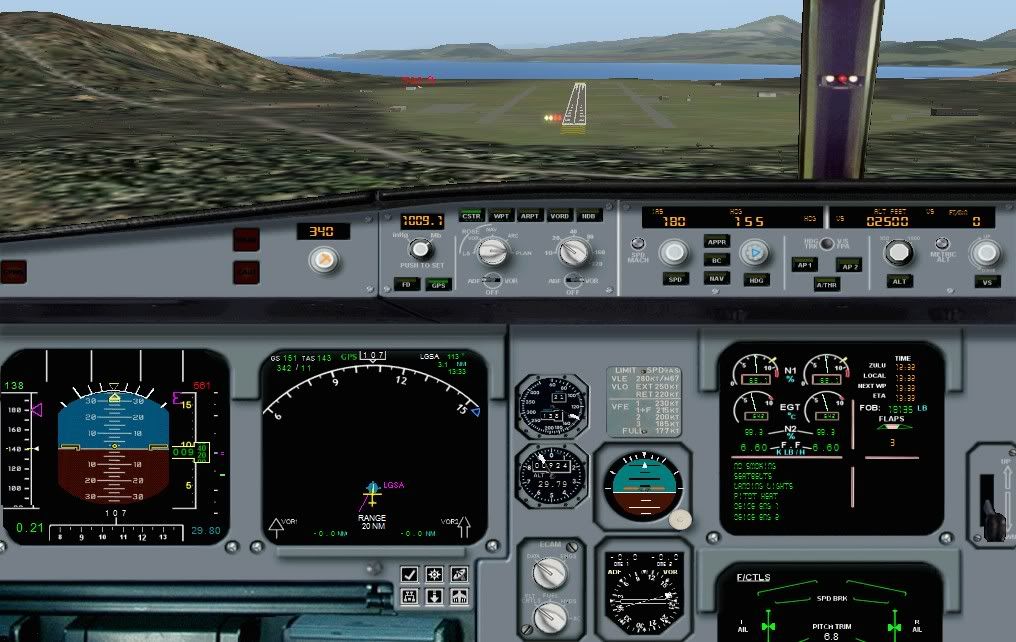
Task: Toggle the A/THR autothrust button
Action: [826, 285]
